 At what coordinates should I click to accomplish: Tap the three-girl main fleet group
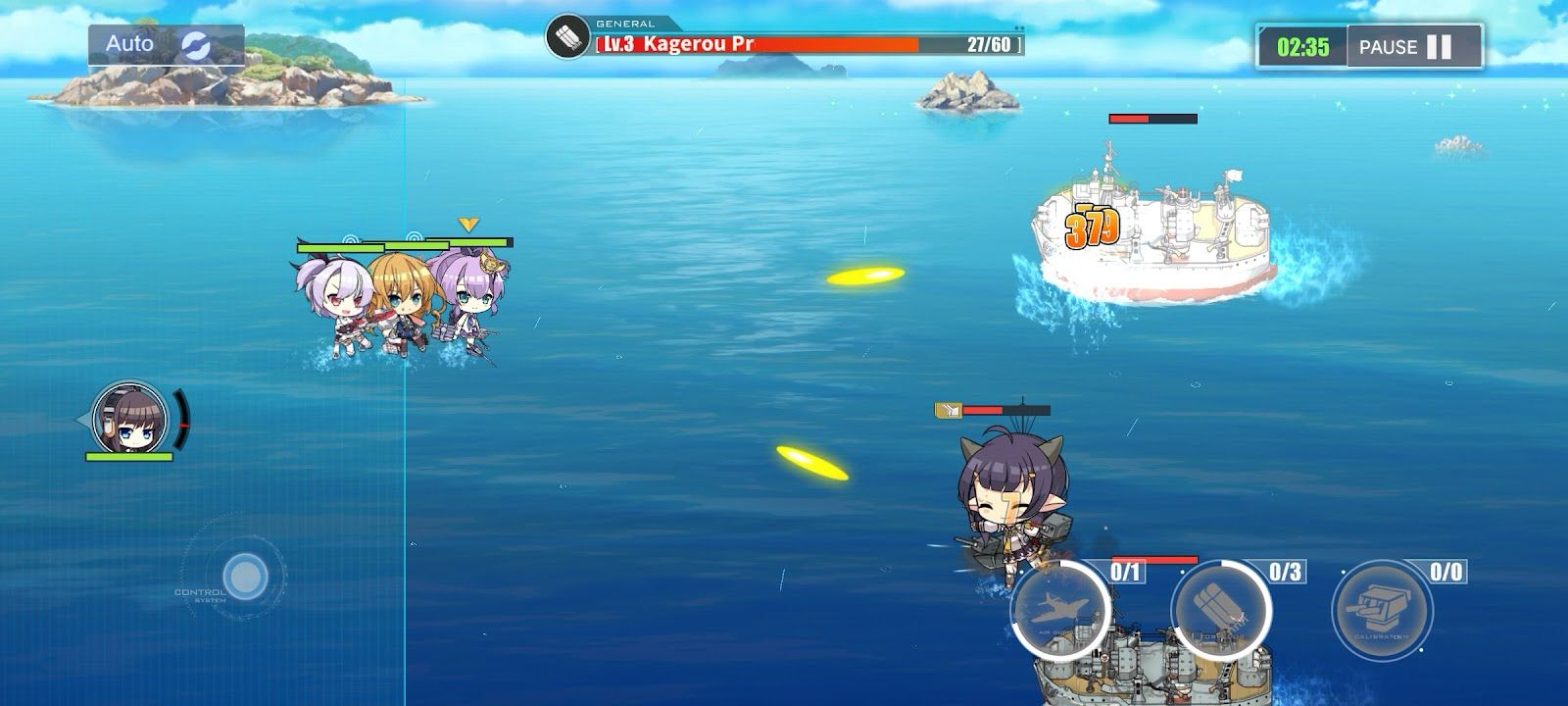tap(402, 304)
